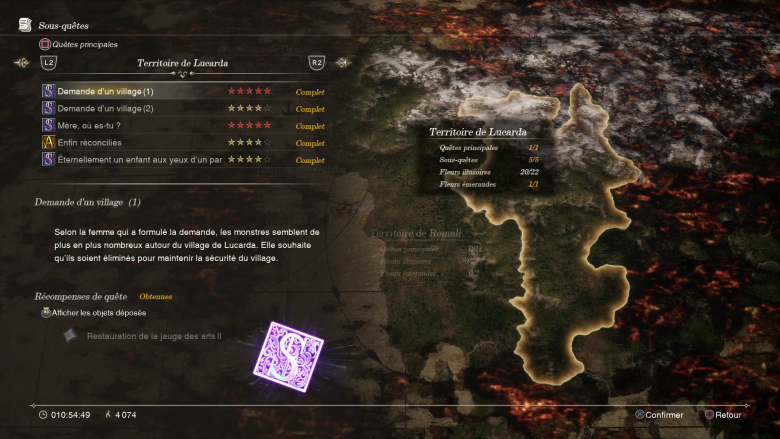Select the quest Demande d'un village (1)
This screenshot has height=439, width=780.
tap(106, 92)
